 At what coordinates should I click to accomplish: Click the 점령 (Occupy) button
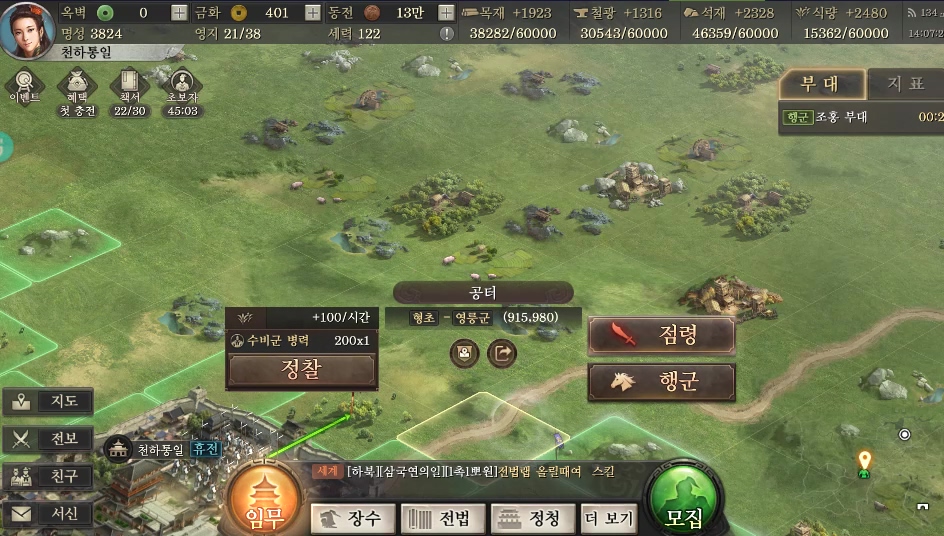661,335
